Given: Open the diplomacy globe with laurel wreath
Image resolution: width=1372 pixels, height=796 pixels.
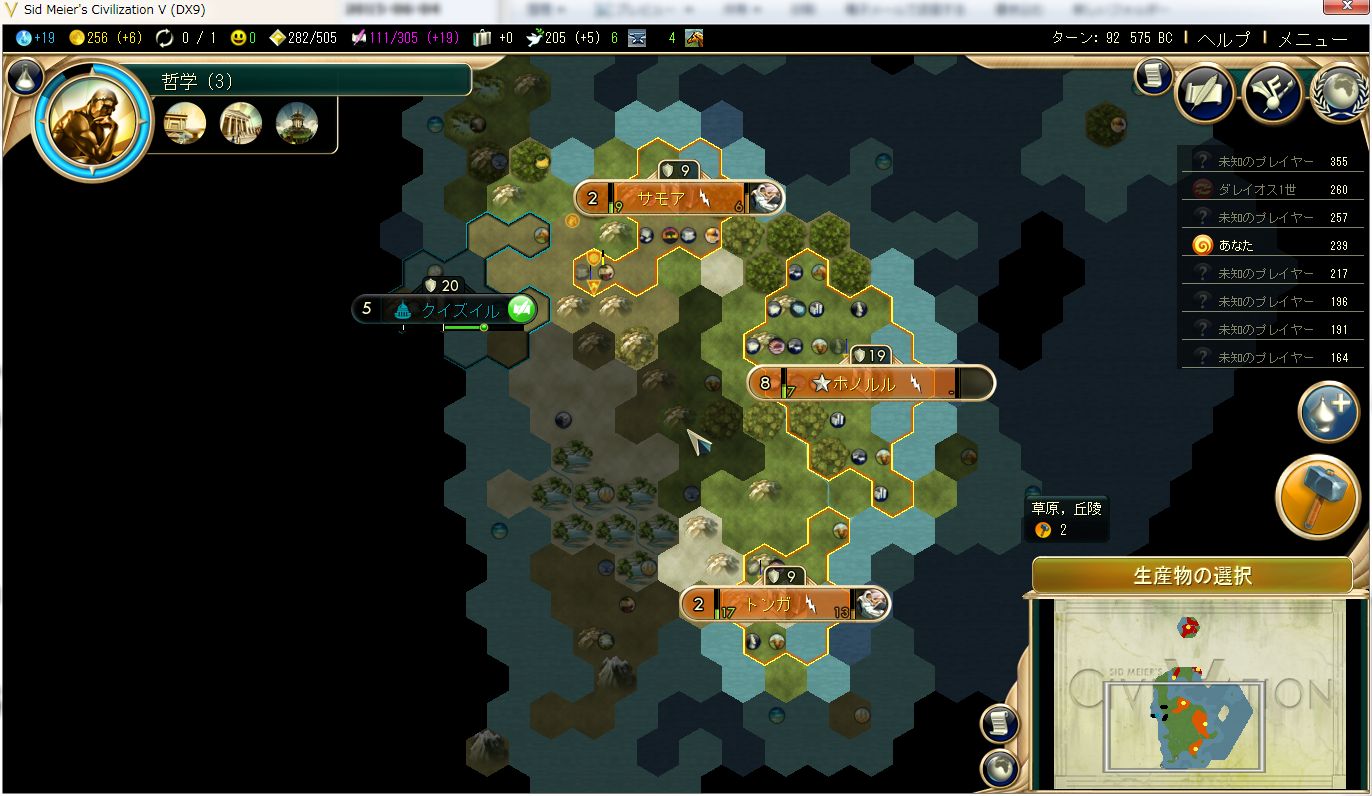Looking at the screenshot, I should [1339, 93].
